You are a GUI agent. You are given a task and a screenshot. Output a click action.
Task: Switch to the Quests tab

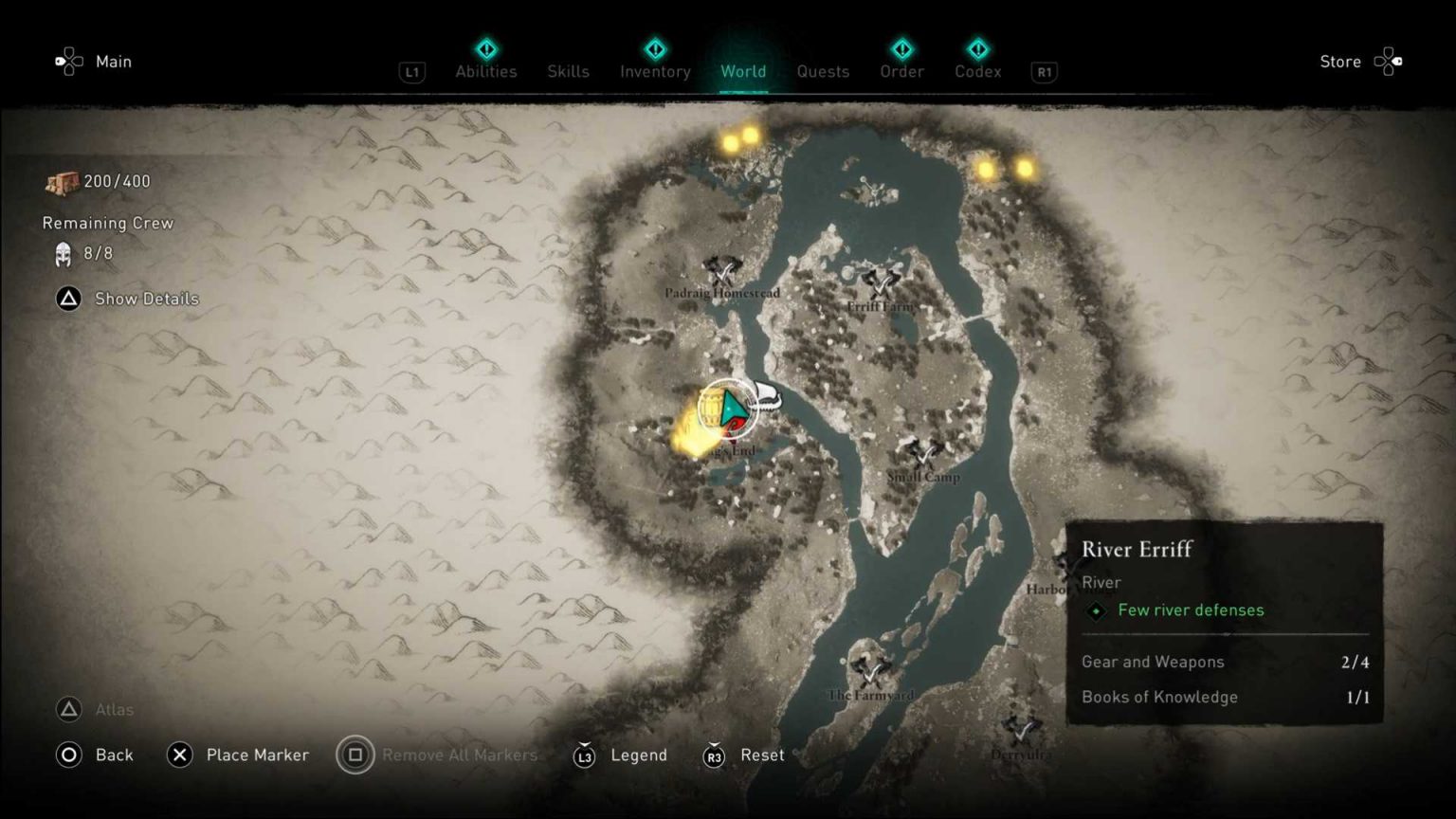click(823, 71)
